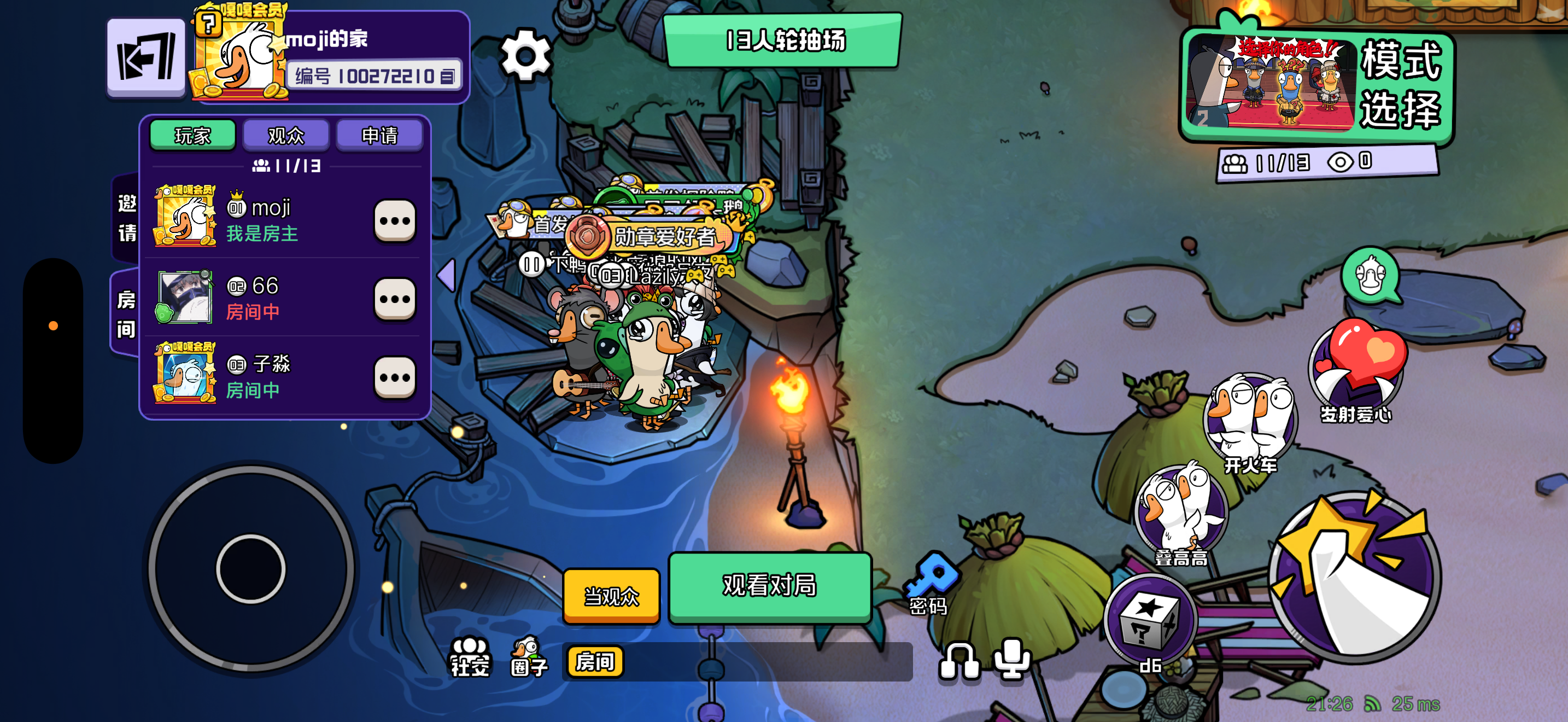1568x722 pixels.
Task: Open options menu for player moji
Action: (394, 220)
